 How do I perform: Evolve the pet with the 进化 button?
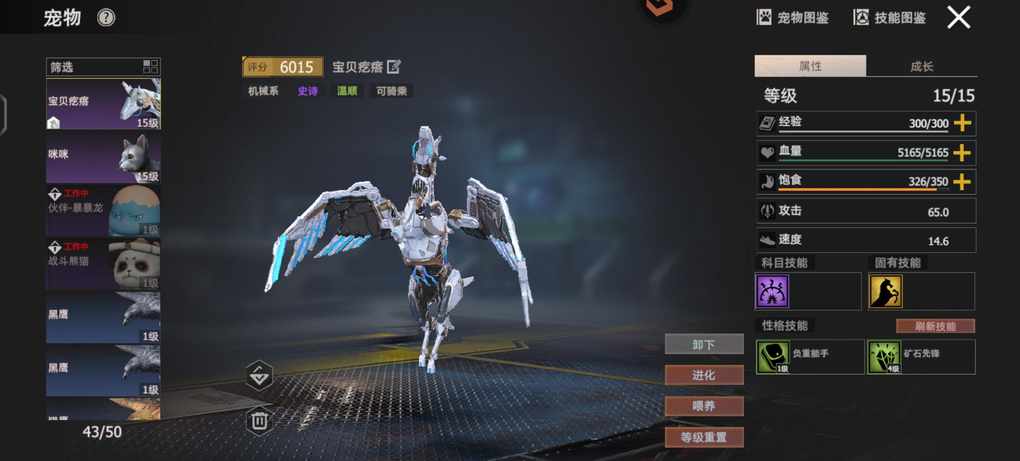704,375
